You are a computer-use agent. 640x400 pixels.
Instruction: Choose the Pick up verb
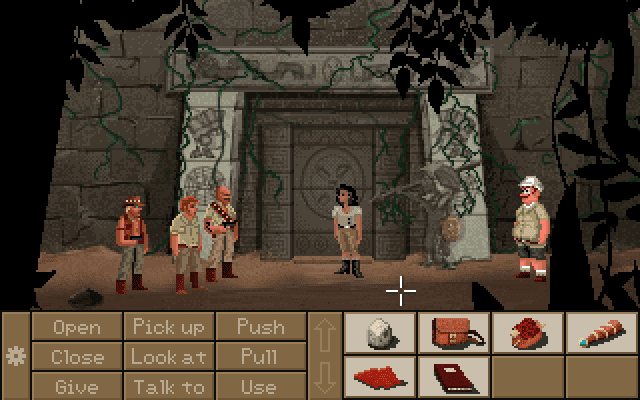(x=168, y=327)
